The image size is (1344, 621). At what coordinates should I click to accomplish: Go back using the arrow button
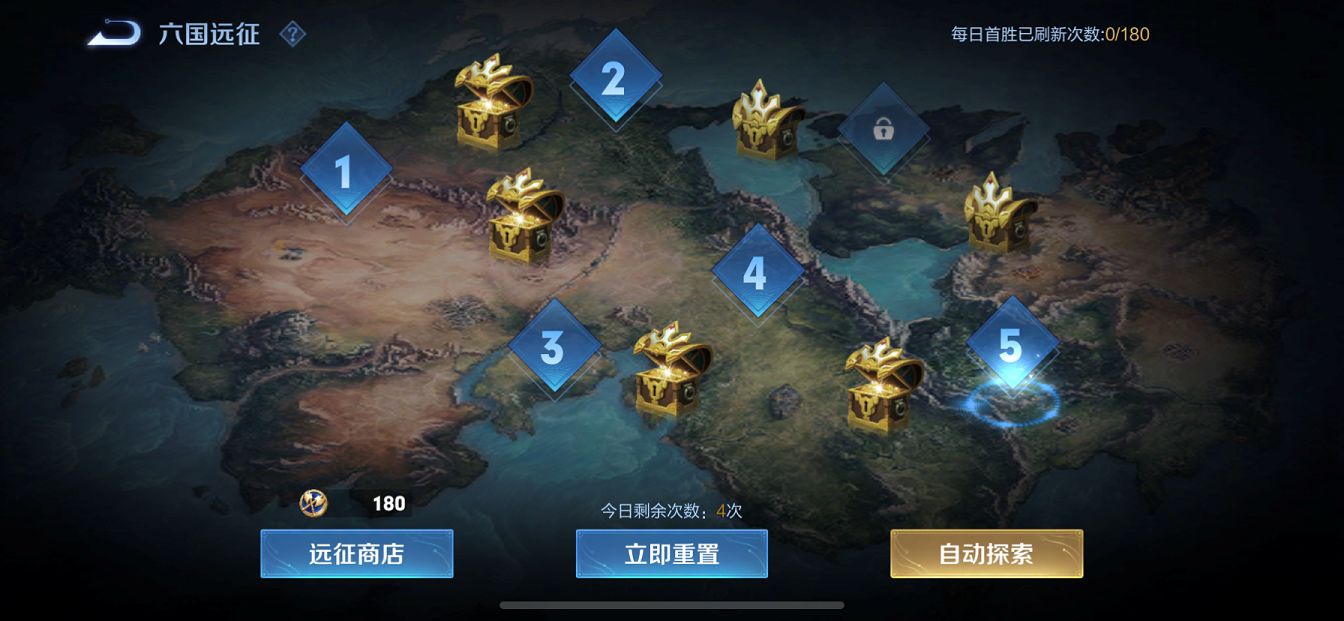click(x=113, y=34)
